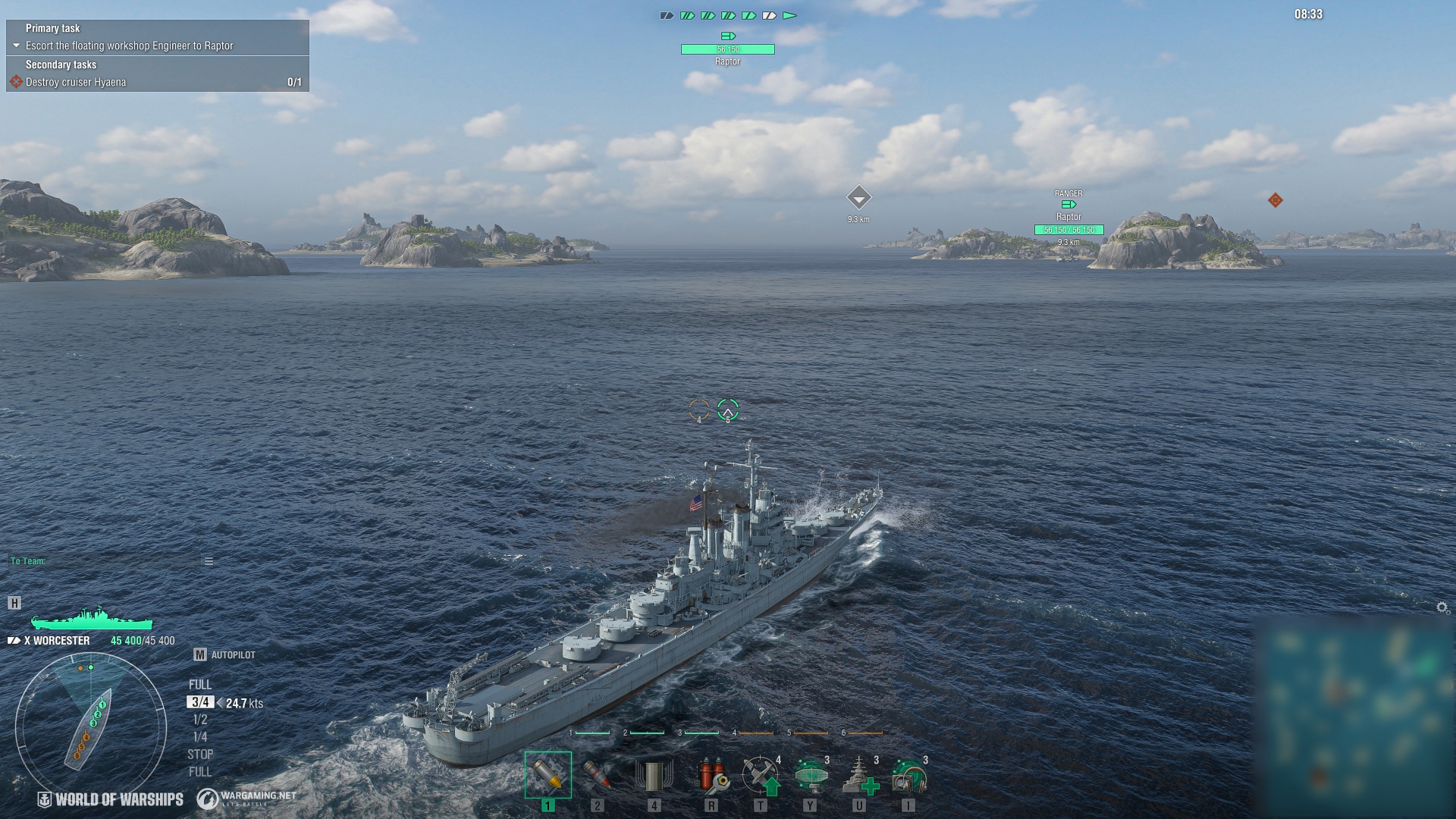1456x819 pixels.
Task: Activate the Repair Party consumable
Action: point(860,777)
